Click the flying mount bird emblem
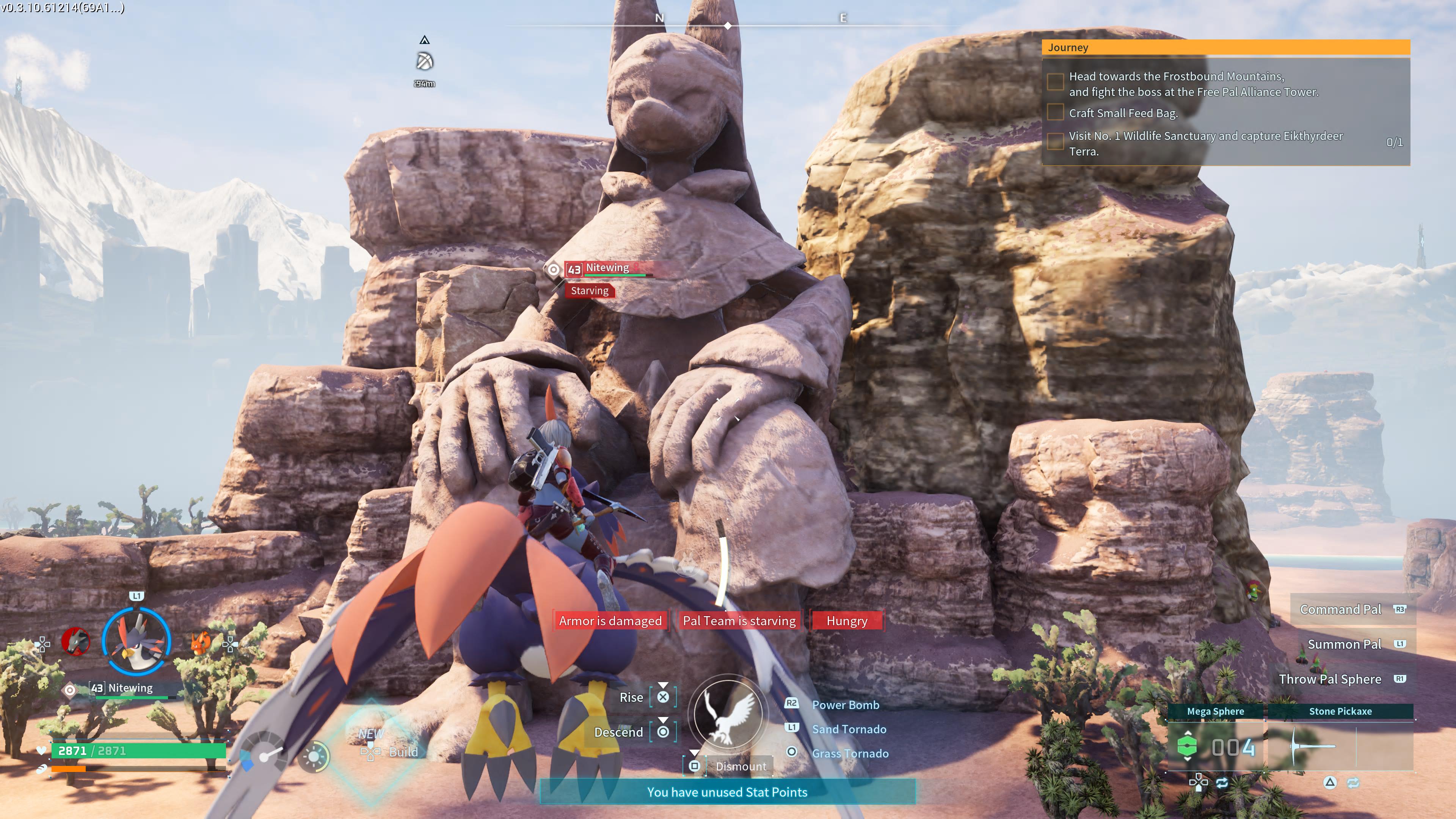The width and height of the screenshot is (1456, 819). point(728,713)
